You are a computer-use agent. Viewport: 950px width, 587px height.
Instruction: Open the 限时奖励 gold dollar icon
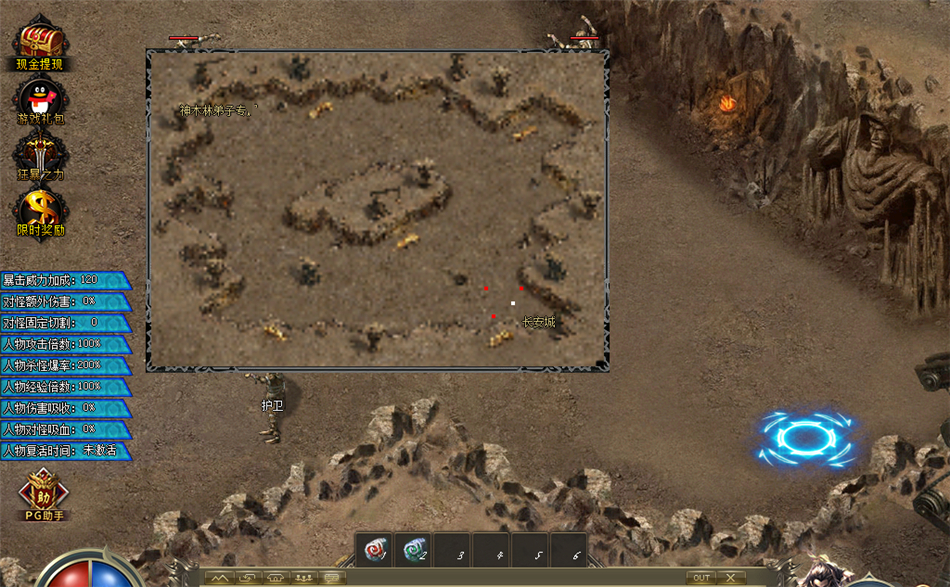pyautogui.click(x=40, y=210)
